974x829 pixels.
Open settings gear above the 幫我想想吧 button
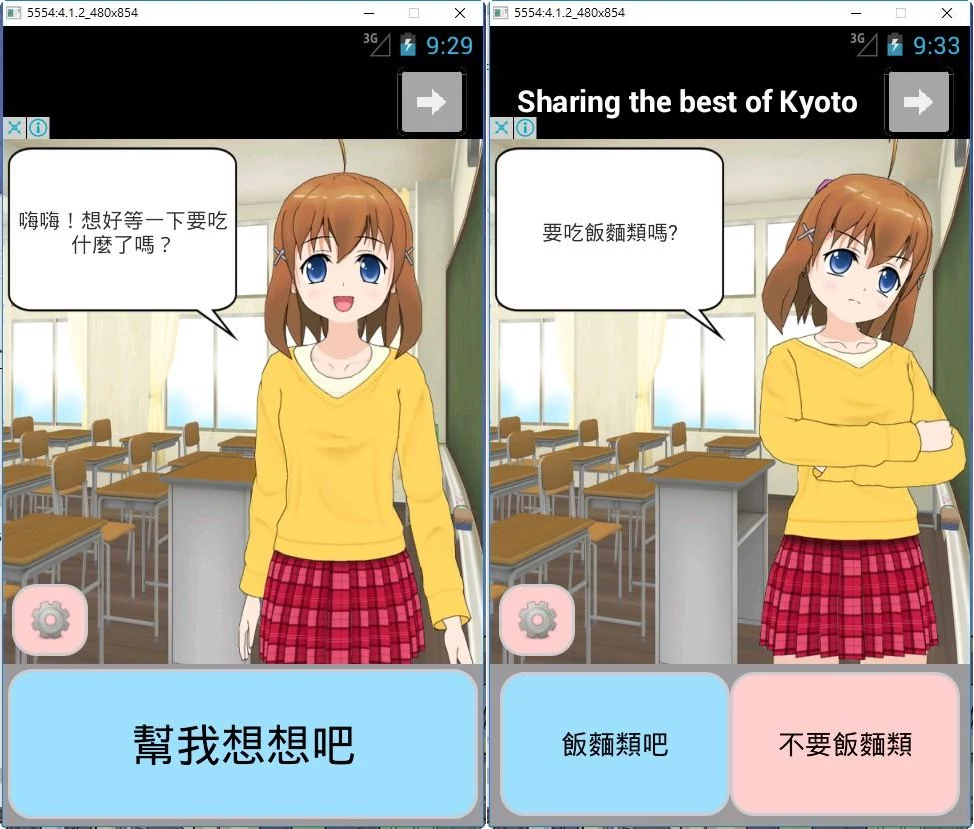50,620
